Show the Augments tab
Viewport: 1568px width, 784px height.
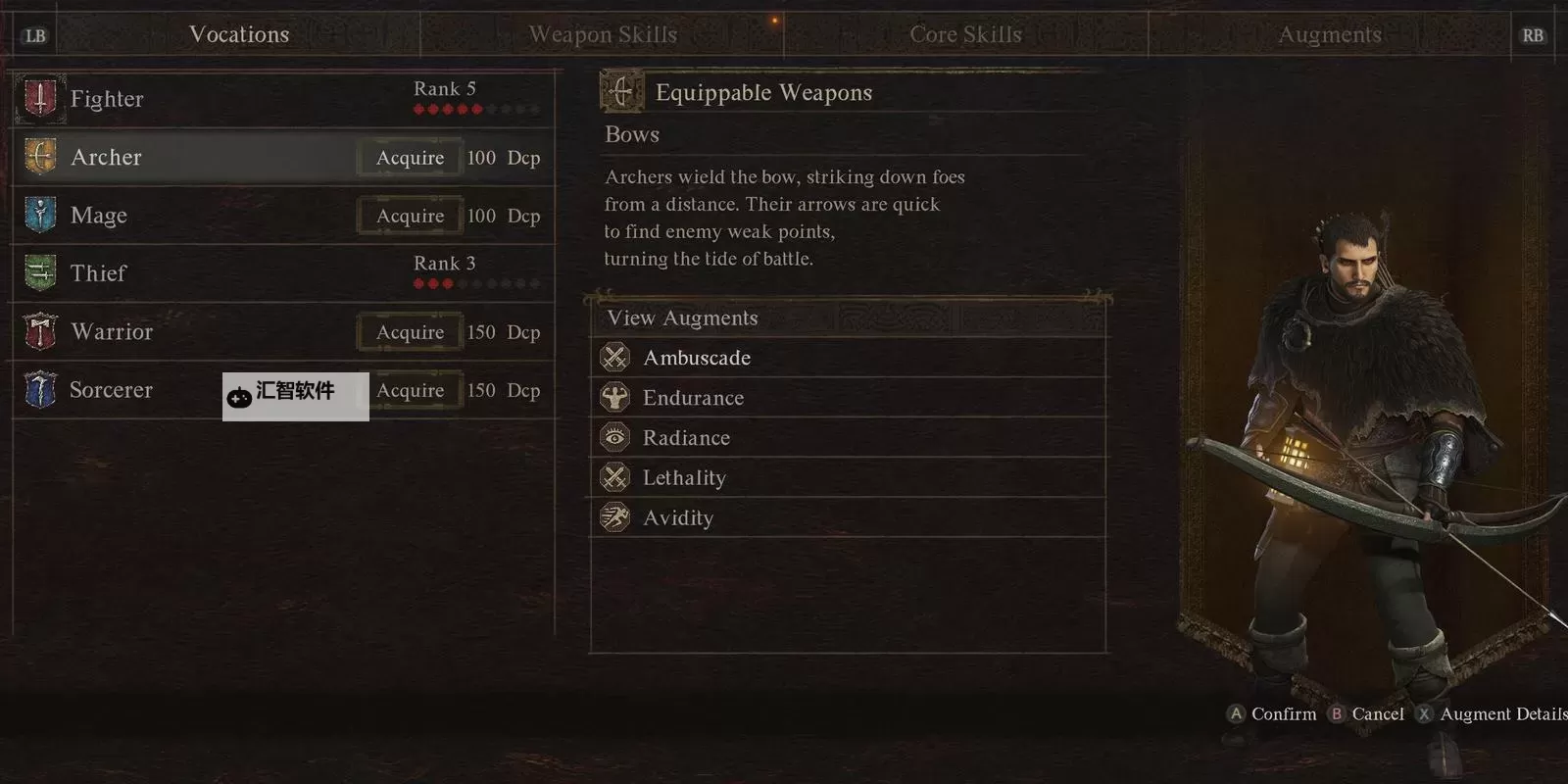[1329, 35]
